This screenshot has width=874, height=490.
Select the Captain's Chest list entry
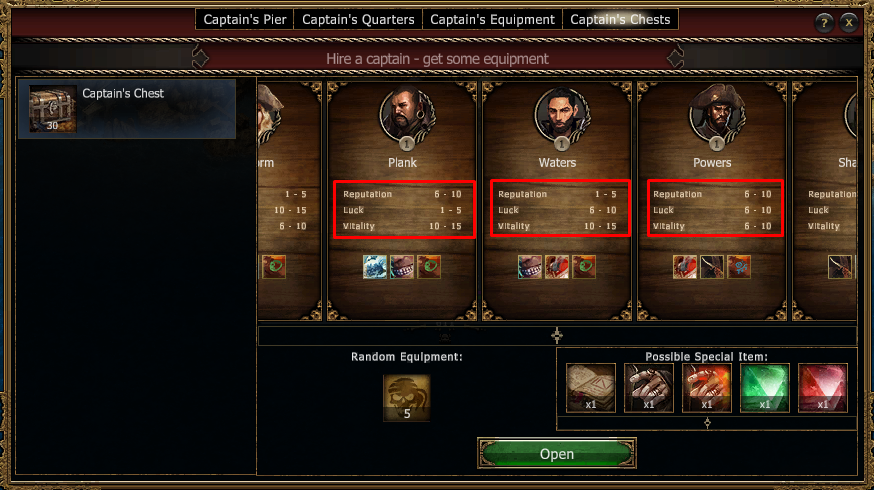(x=127, y=108)
